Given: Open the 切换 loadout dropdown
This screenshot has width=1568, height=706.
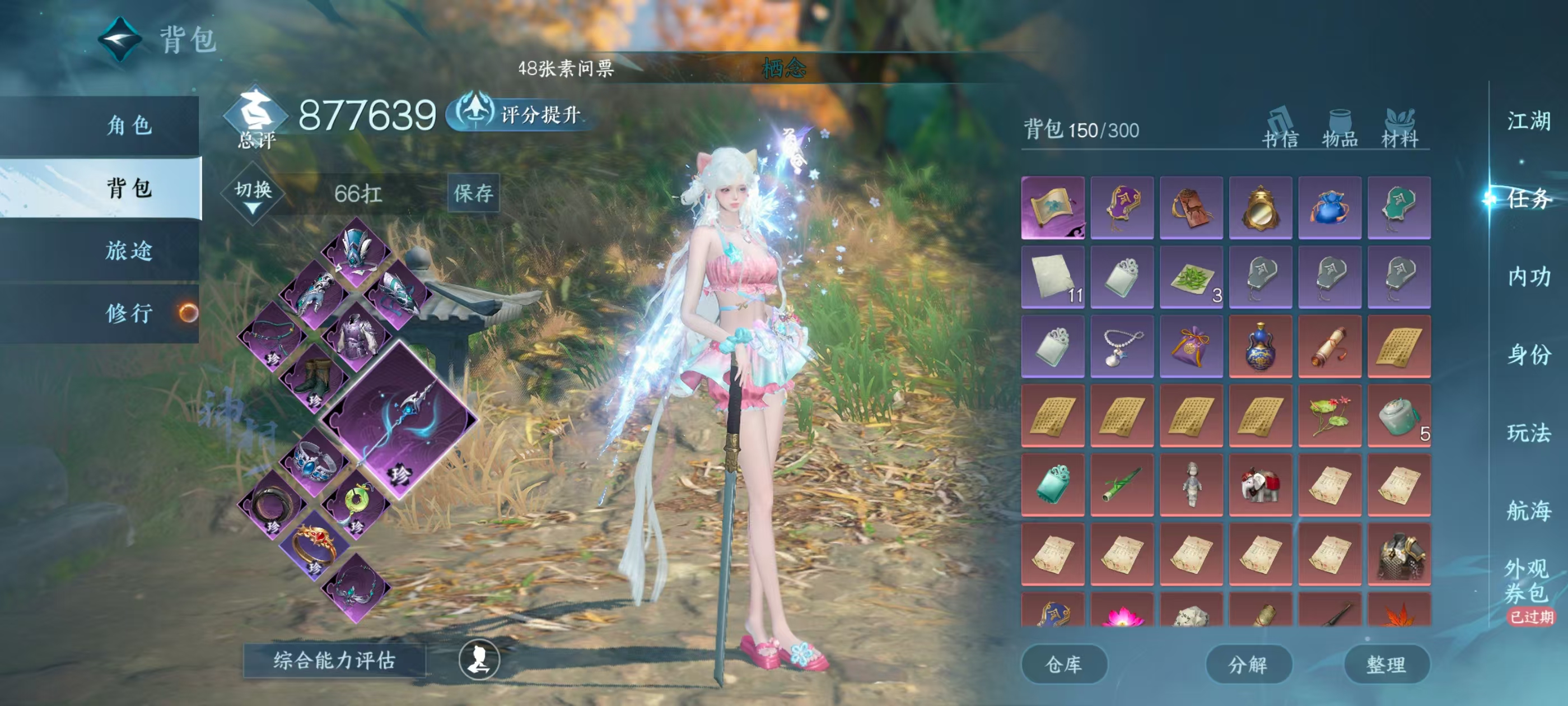Looking at the screenshot, I should [253, 194].
